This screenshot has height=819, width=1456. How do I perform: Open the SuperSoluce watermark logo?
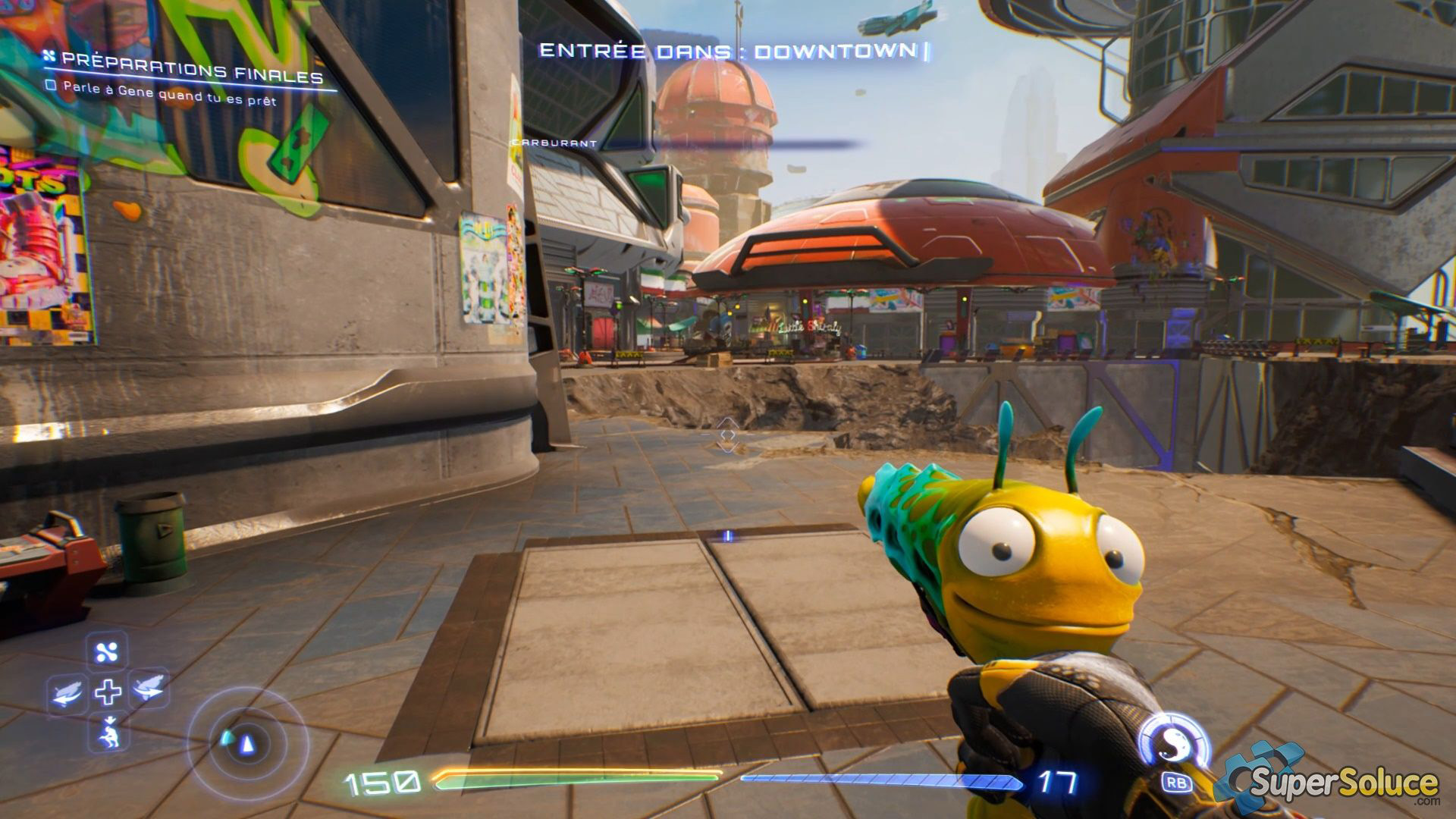tap(1335, 781)
